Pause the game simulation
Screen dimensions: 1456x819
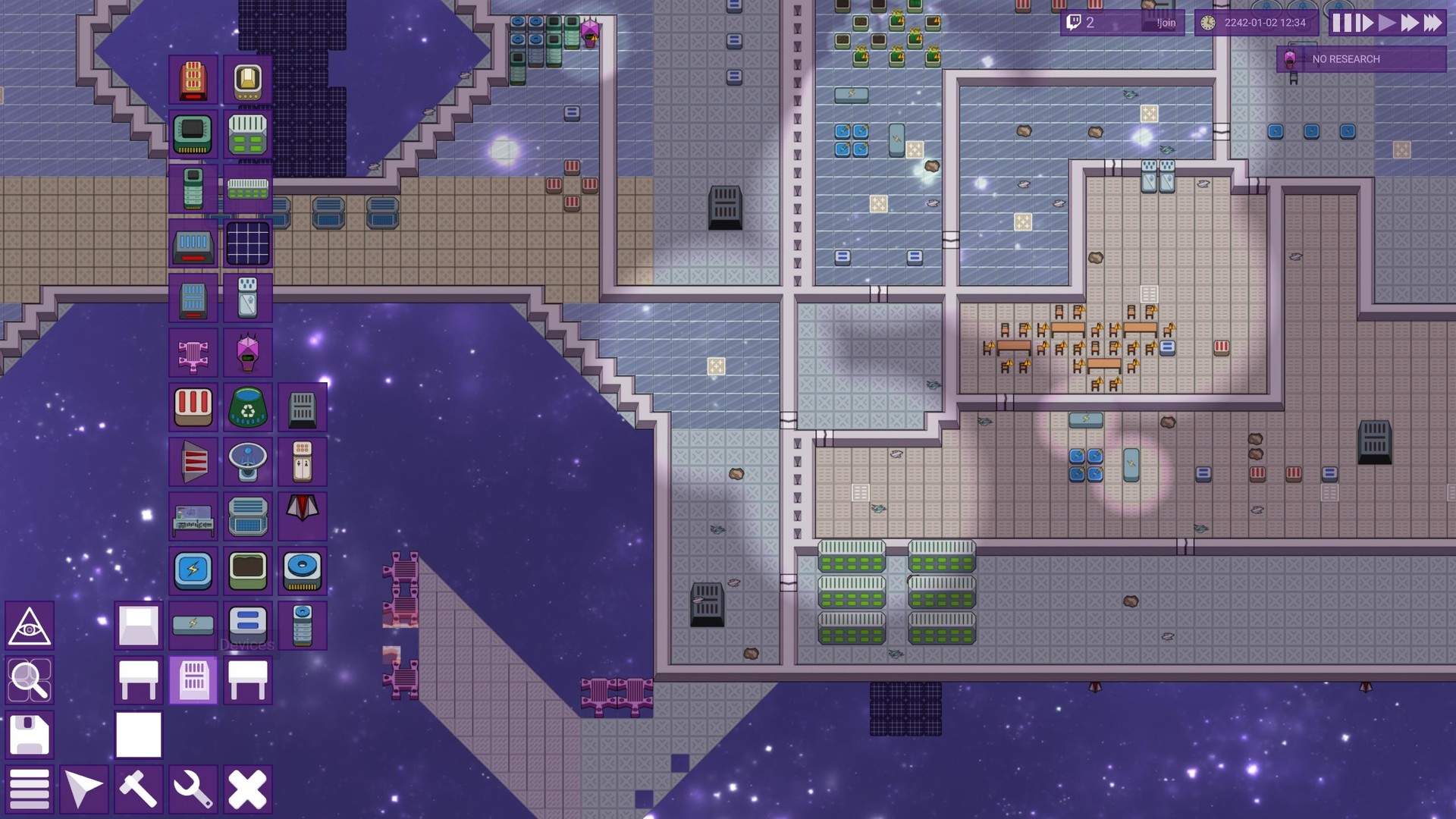pos(1343,23)
